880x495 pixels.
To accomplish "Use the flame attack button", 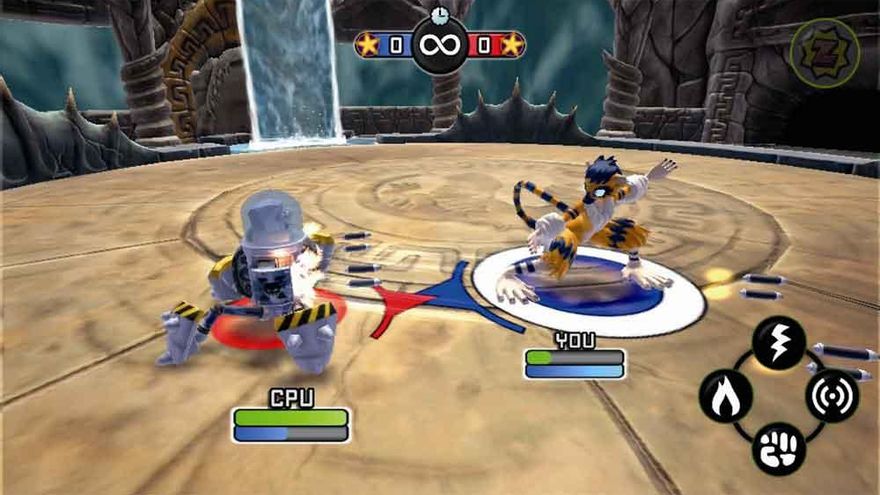I will pos(725,395).
